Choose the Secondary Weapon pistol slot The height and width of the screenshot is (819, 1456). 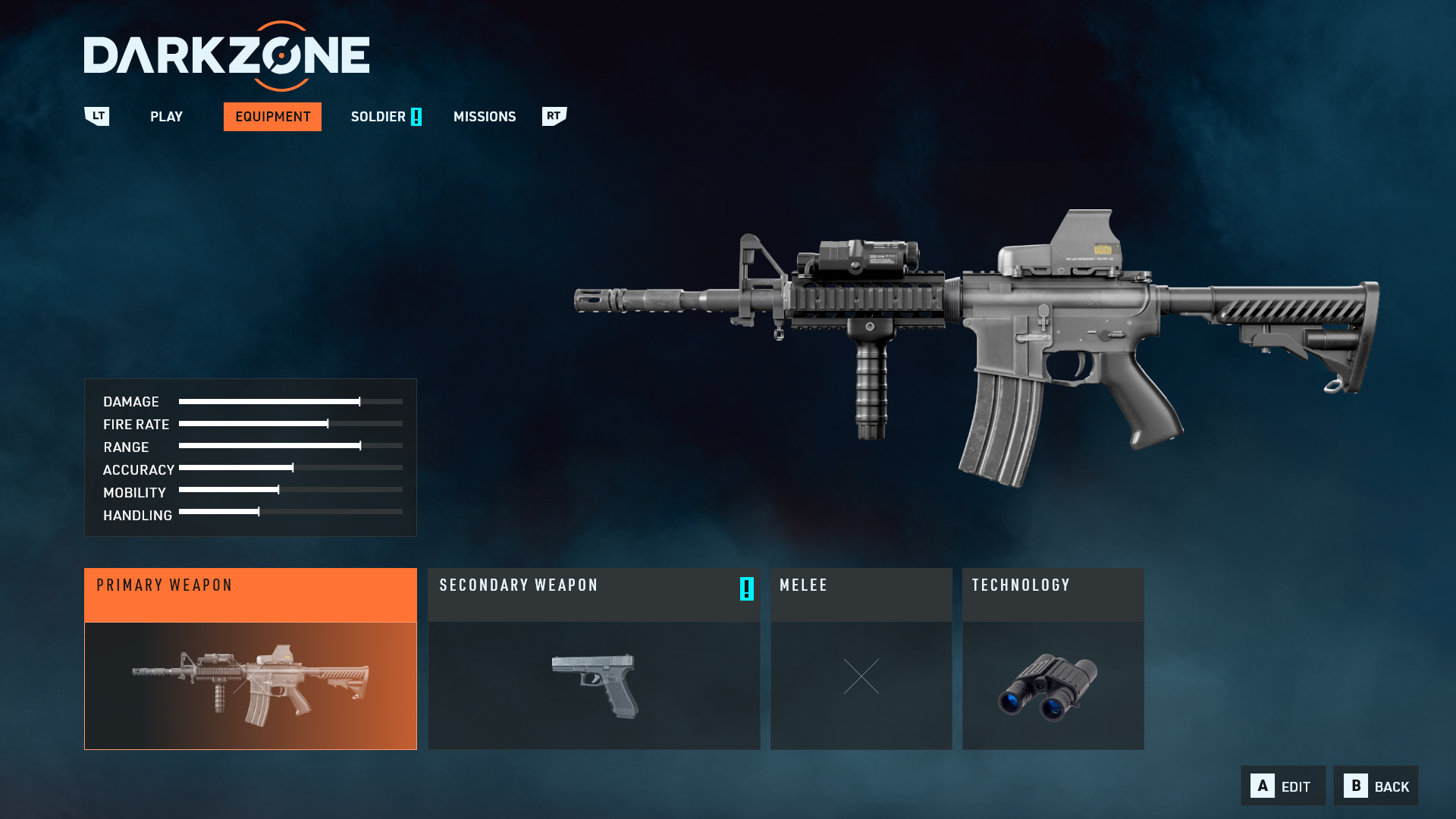click(x=594, y=659)
